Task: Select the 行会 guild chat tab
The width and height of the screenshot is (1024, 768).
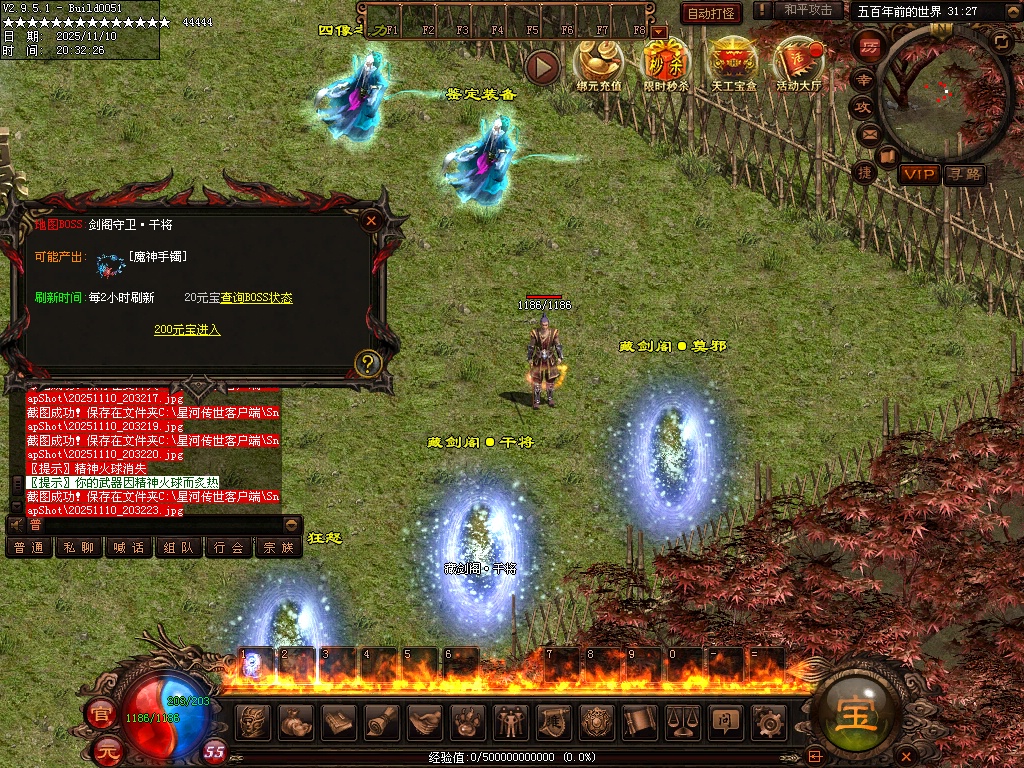Action: click(228, 548)
